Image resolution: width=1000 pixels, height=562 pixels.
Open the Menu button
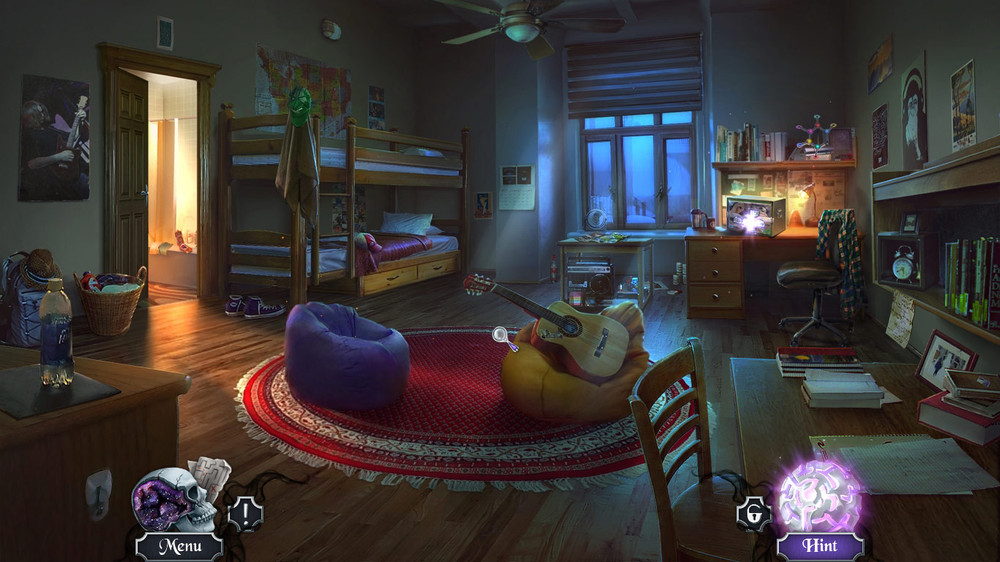pyautogui.click(x=178, y=546)
